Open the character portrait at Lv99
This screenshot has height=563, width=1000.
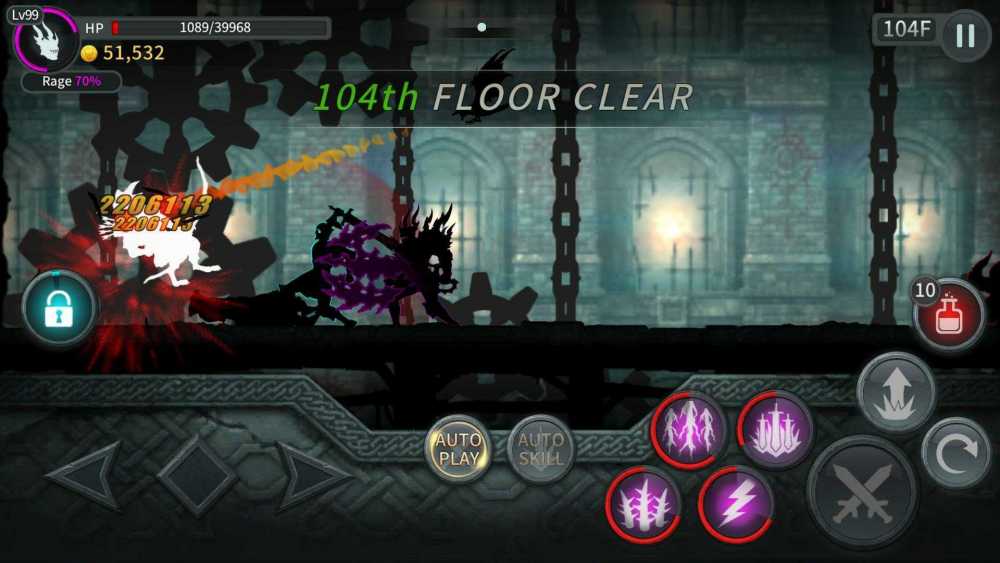[x=45, y=38]
